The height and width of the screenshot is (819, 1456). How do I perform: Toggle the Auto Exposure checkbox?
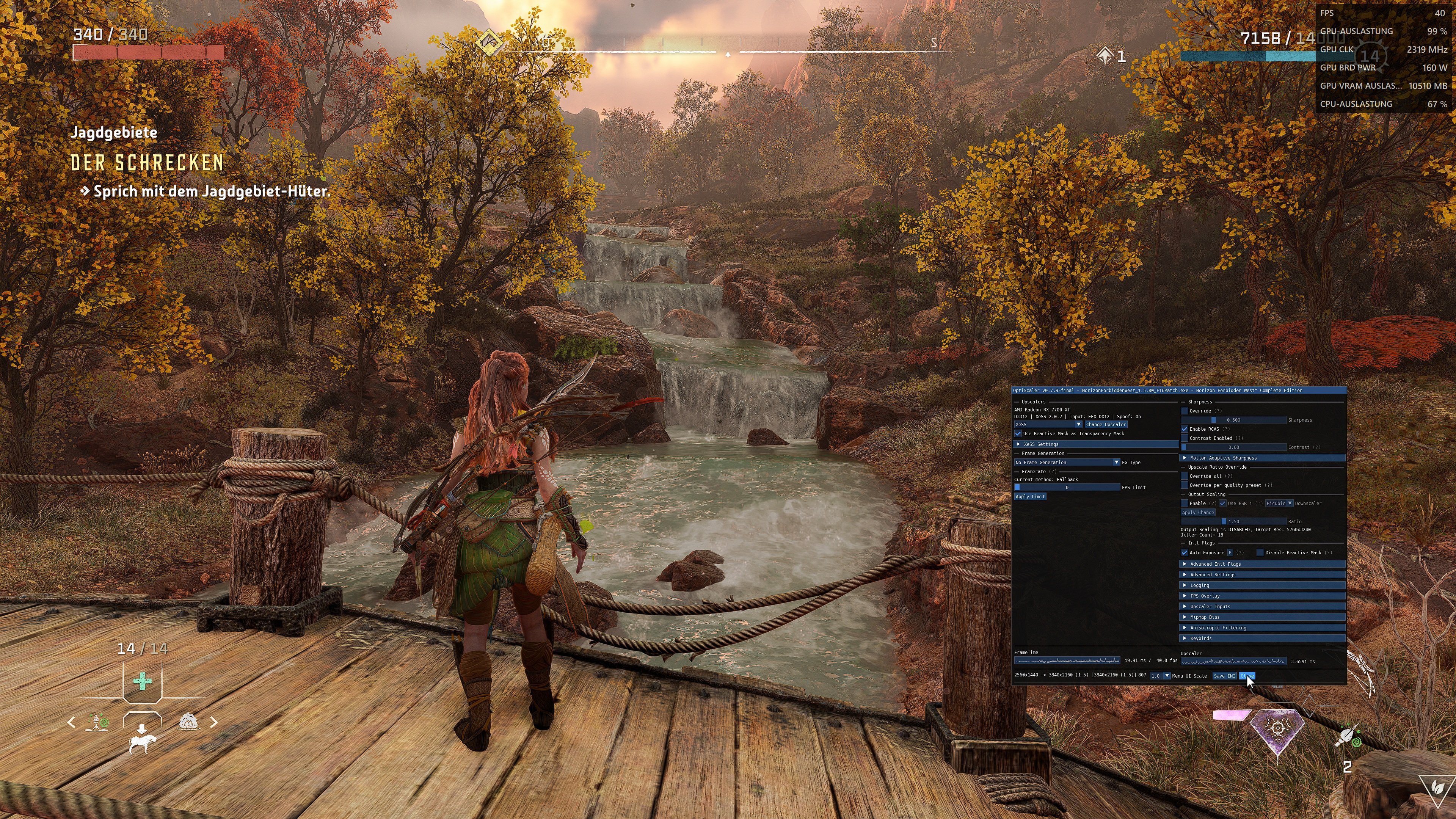[1185, 553]
